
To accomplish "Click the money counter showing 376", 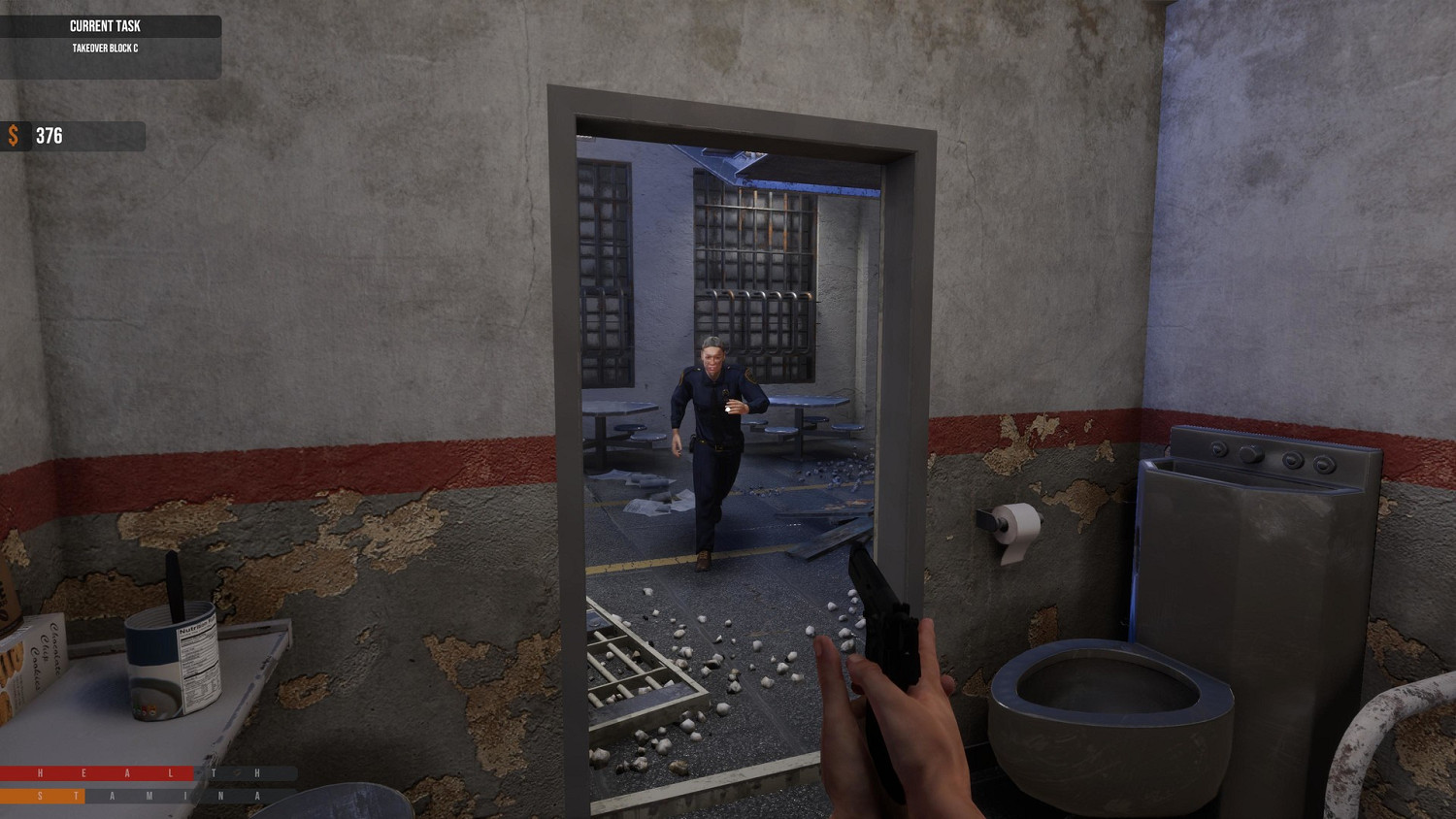I will click(x=49, y=136).
